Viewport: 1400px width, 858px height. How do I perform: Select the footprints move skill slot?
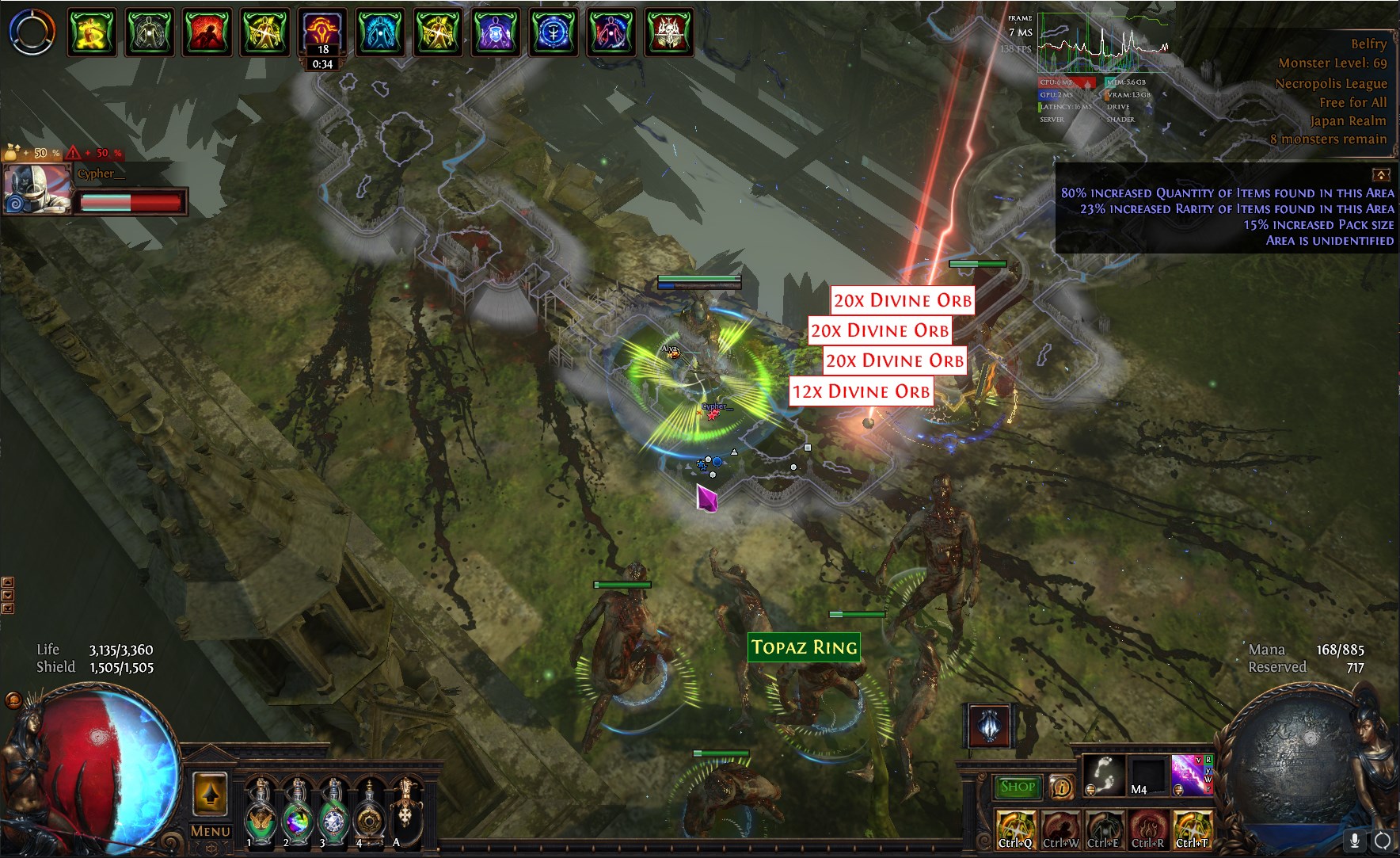(1103, 775)
